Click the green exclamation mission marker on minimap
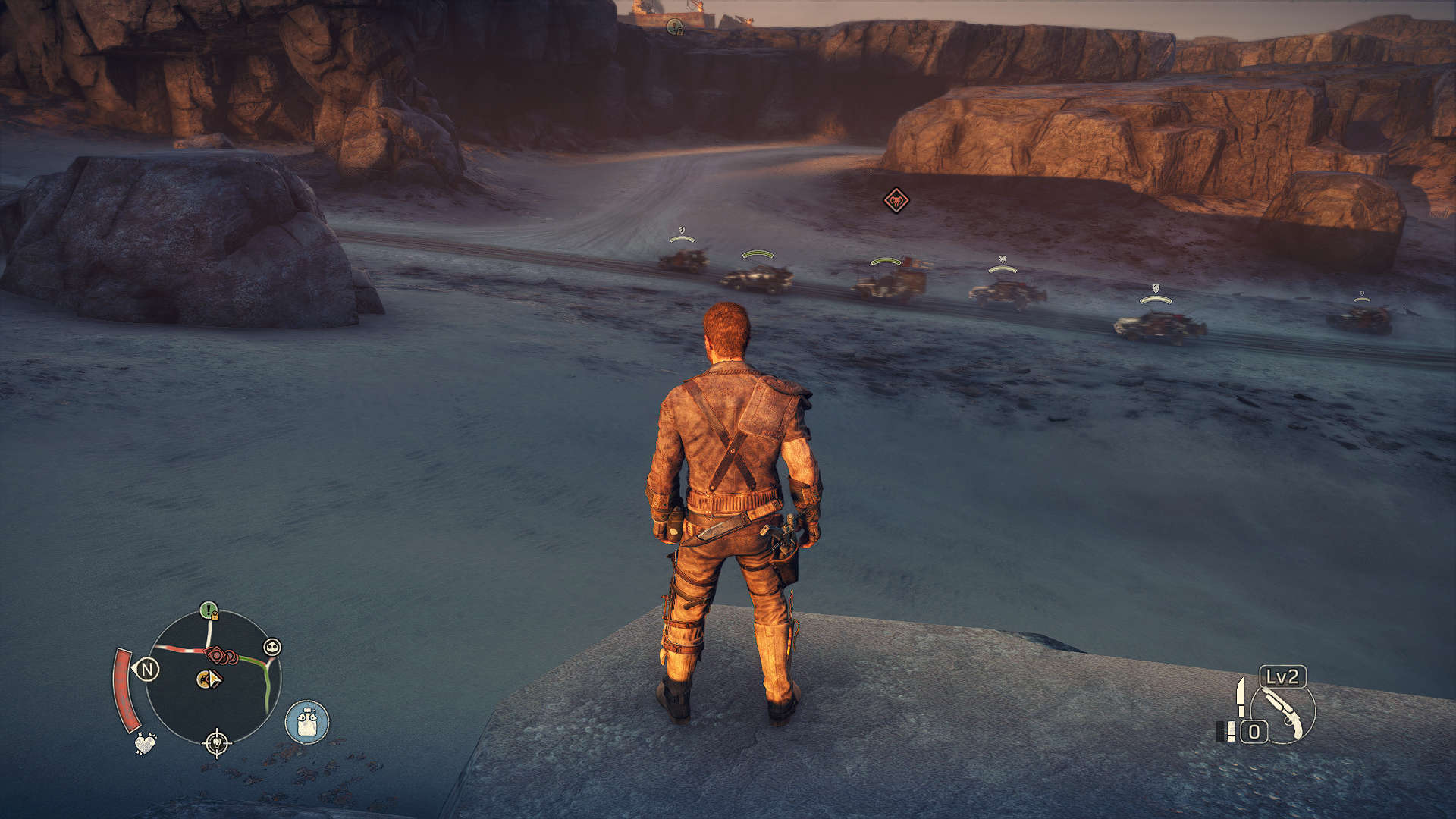The height and width of the screenshot is (819, 1456). pyautogui.click(x=209, y=610)
